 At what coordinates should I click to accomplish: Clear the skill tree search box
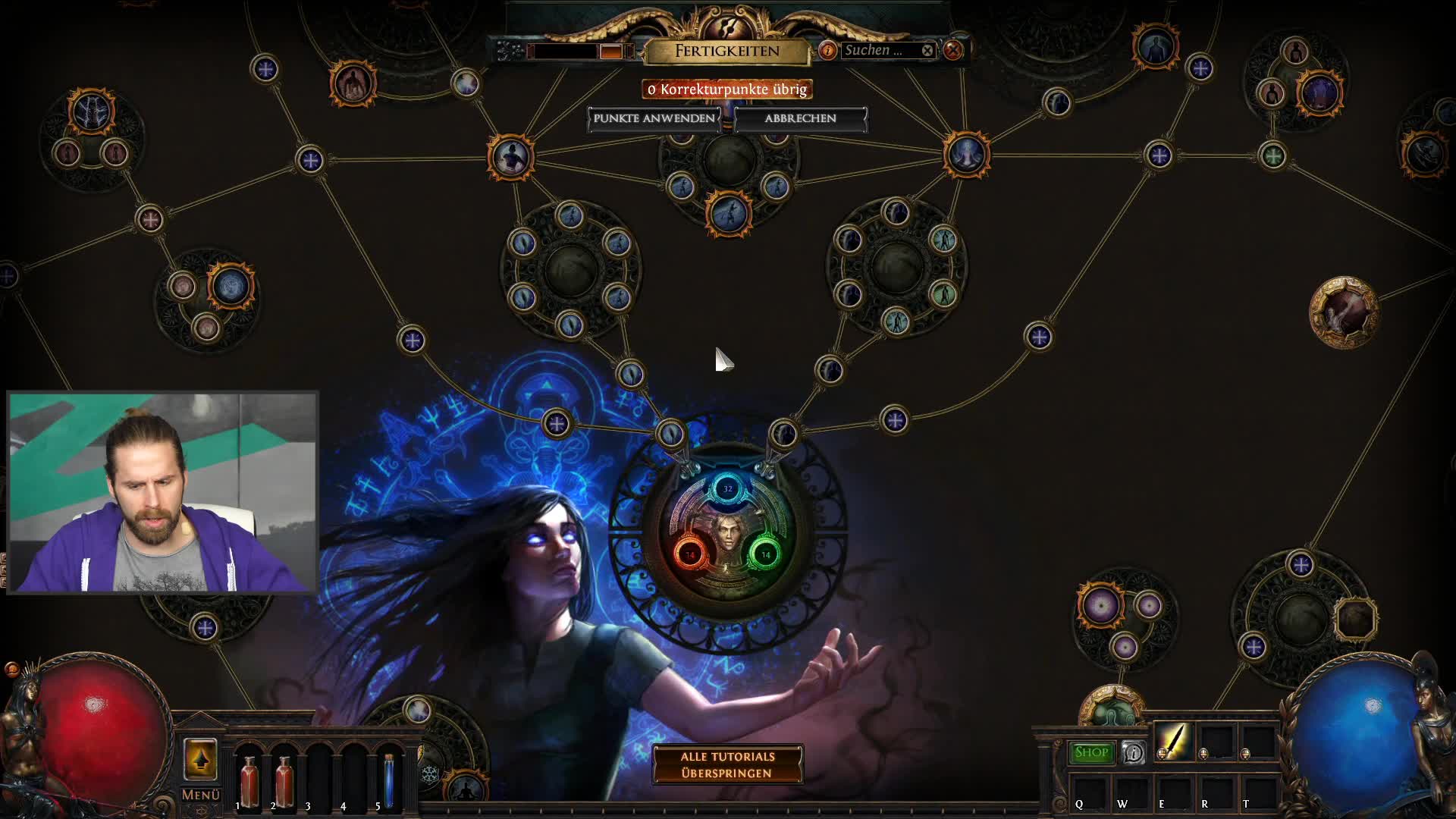point(927,50)
